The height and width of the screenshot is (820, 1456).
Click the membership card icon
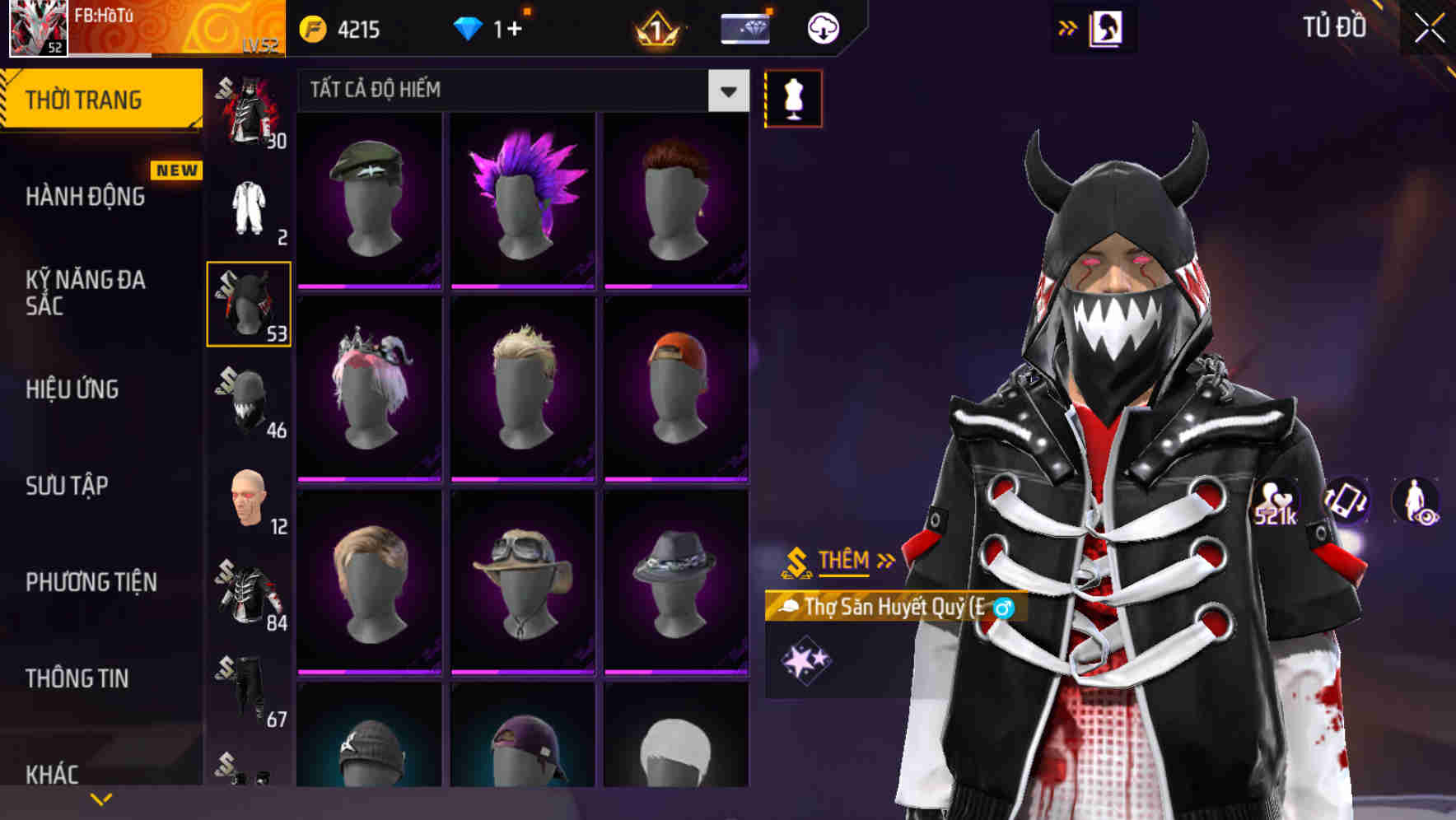coord(744,29)
